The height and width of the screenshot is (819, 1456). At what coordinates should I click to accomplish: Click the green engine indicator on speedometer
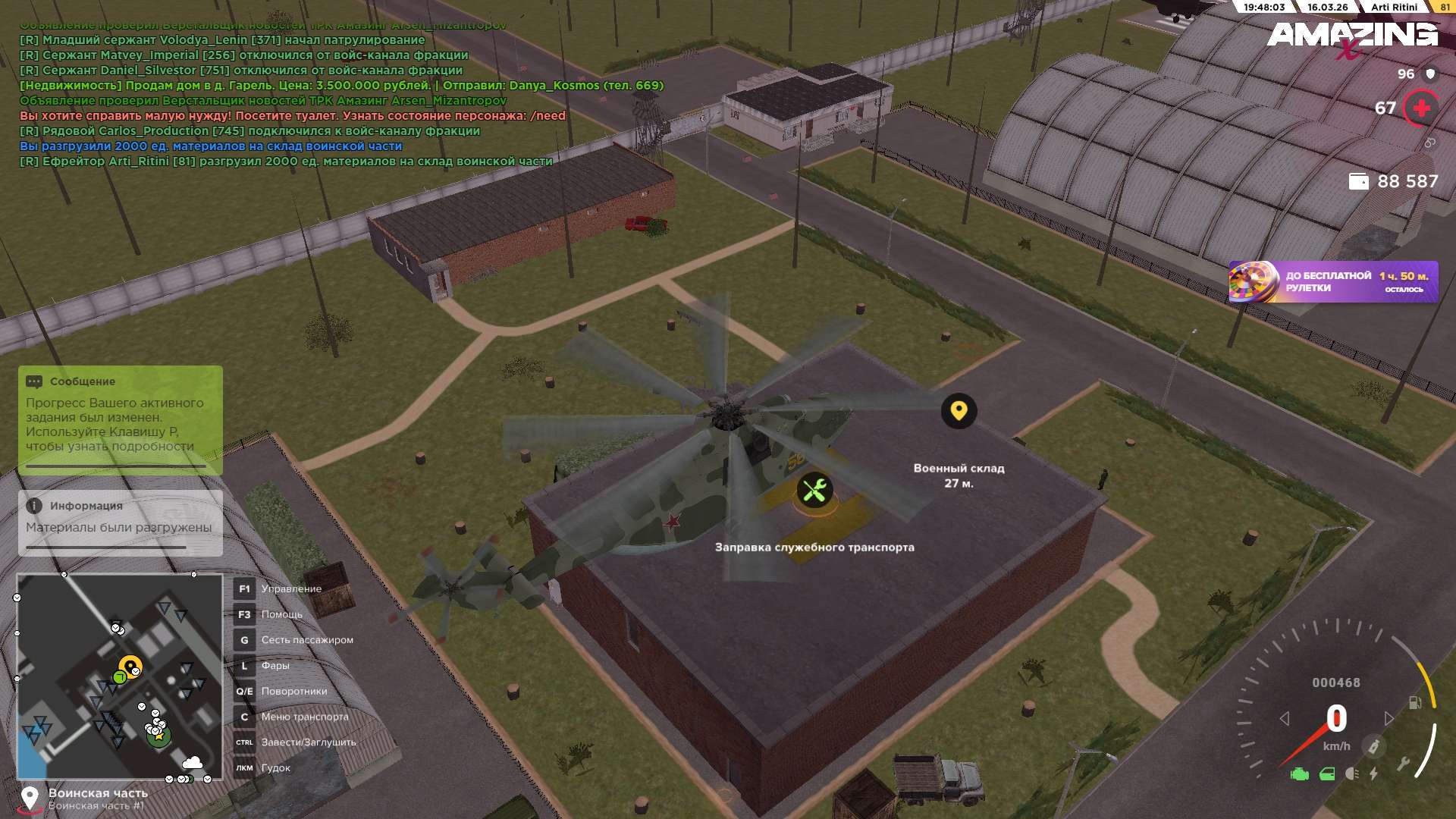1300,774
